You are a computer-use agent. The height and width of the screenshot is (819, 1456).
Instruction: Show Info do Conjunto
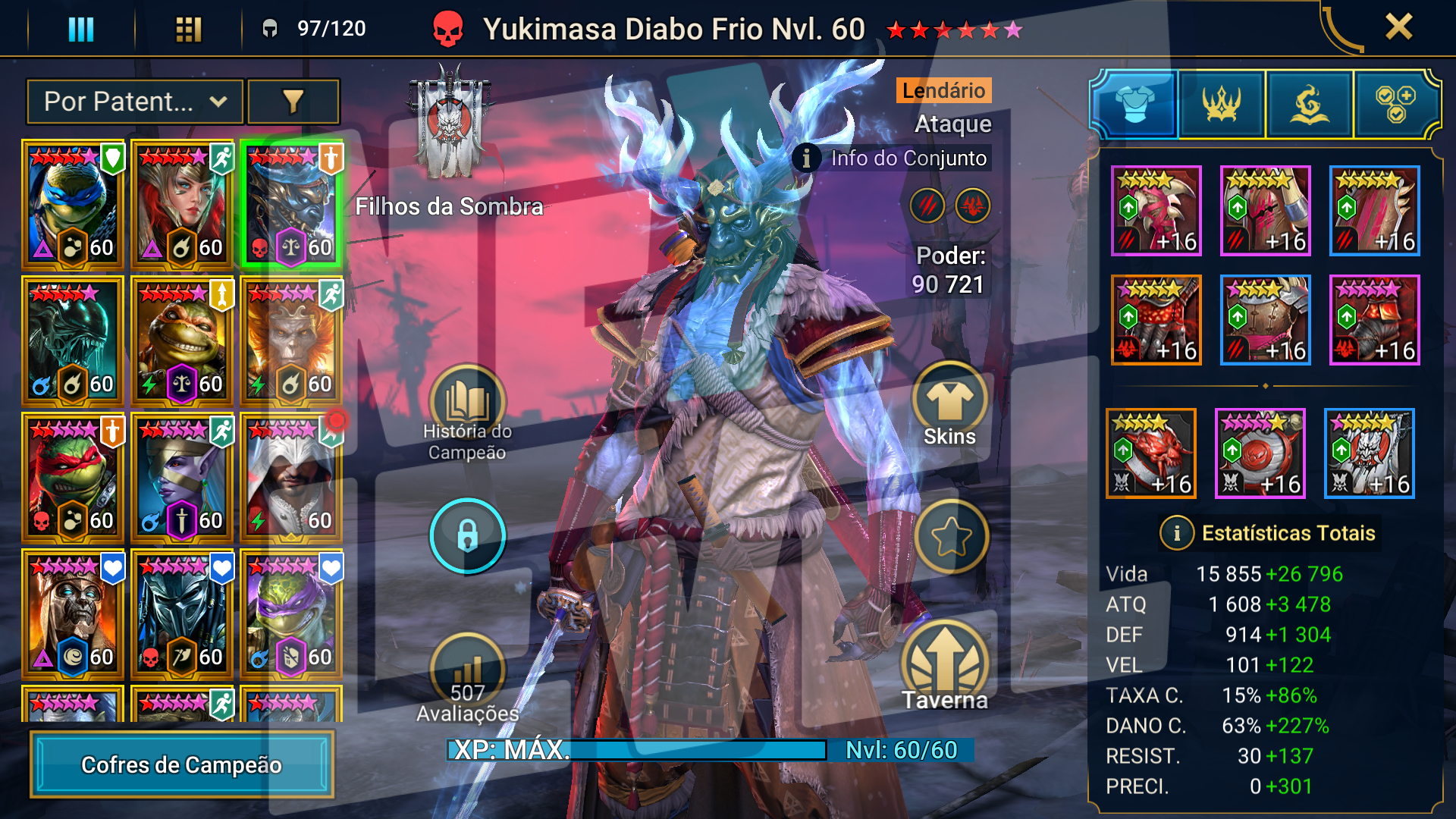[x=892, y=158]
